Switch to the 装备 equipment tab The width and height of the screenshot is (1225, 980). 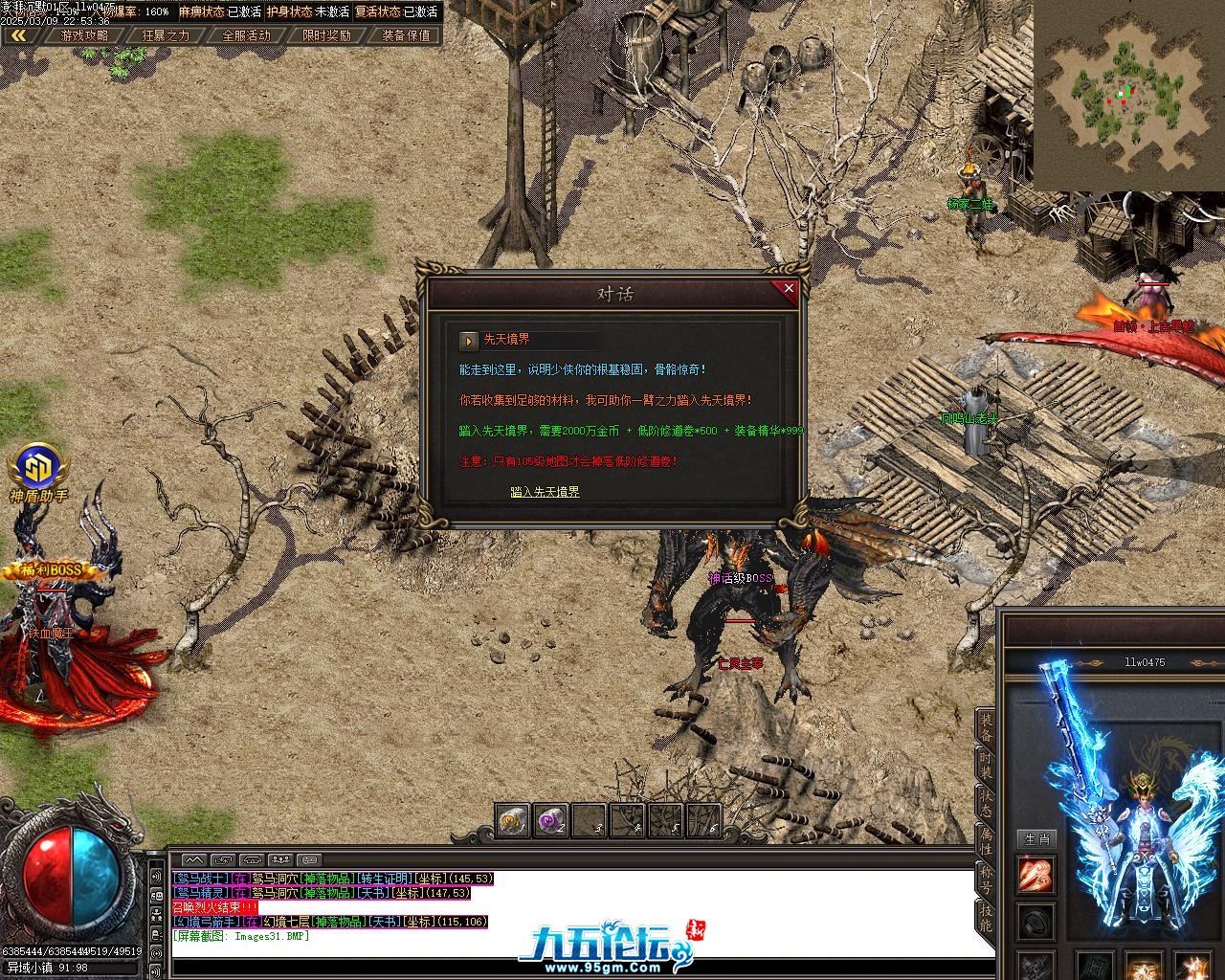[x=986, y=731]
